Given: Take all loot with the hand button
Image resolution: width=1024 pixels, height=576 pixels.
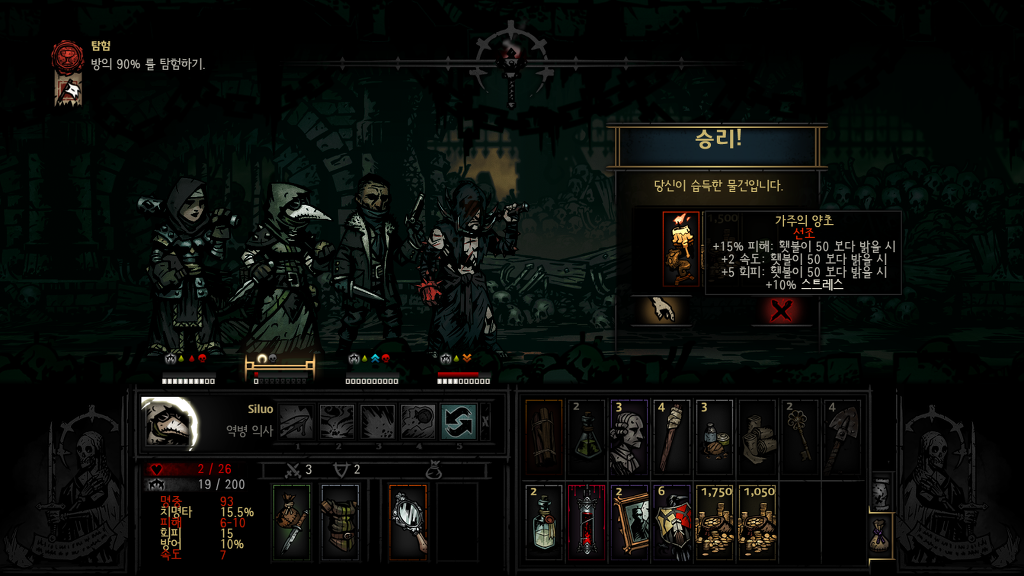Looking at the screenshot, I should coord(661,309).
